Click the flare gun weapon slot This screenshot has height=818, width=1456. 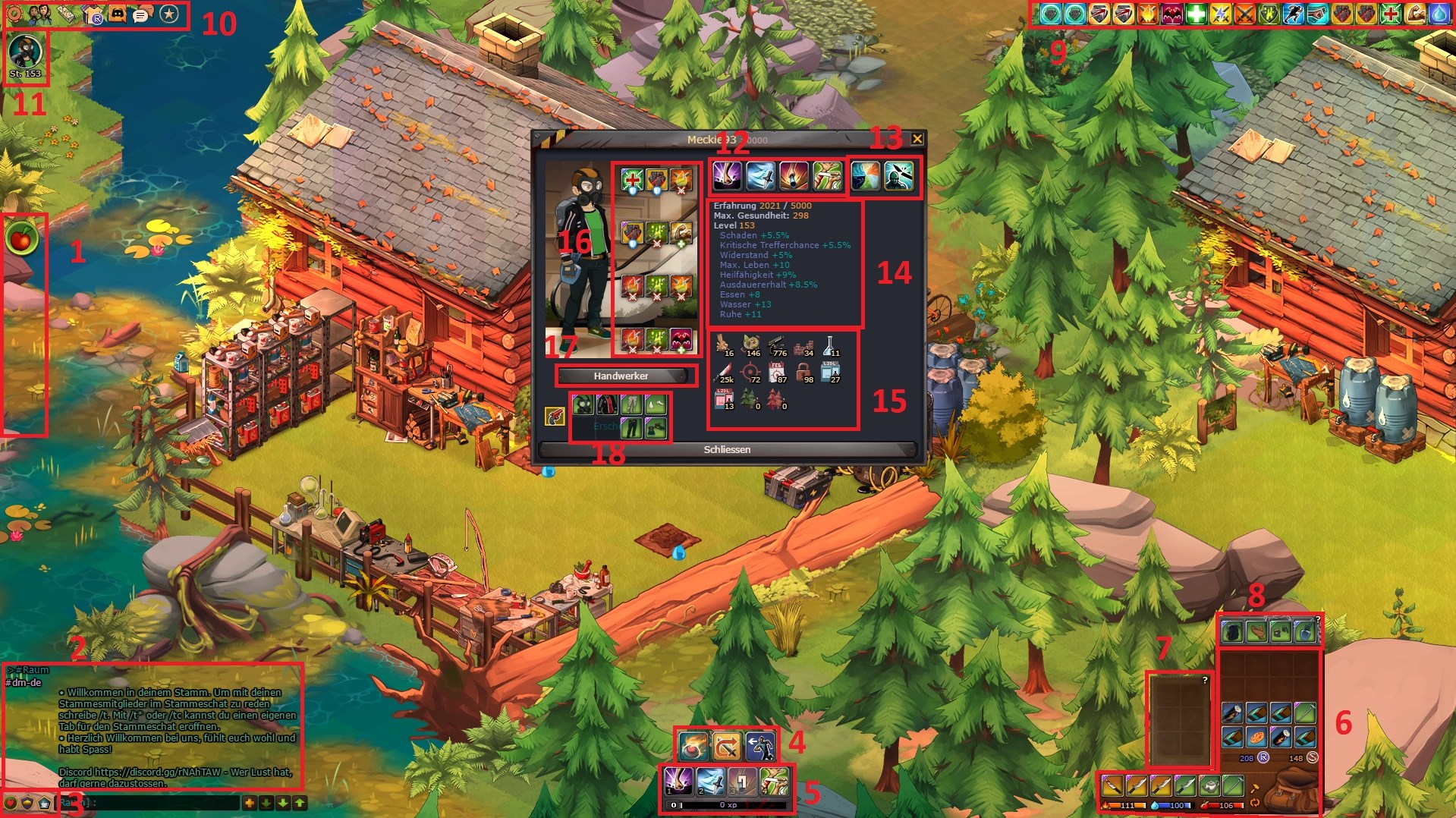(x=555, y=416)
